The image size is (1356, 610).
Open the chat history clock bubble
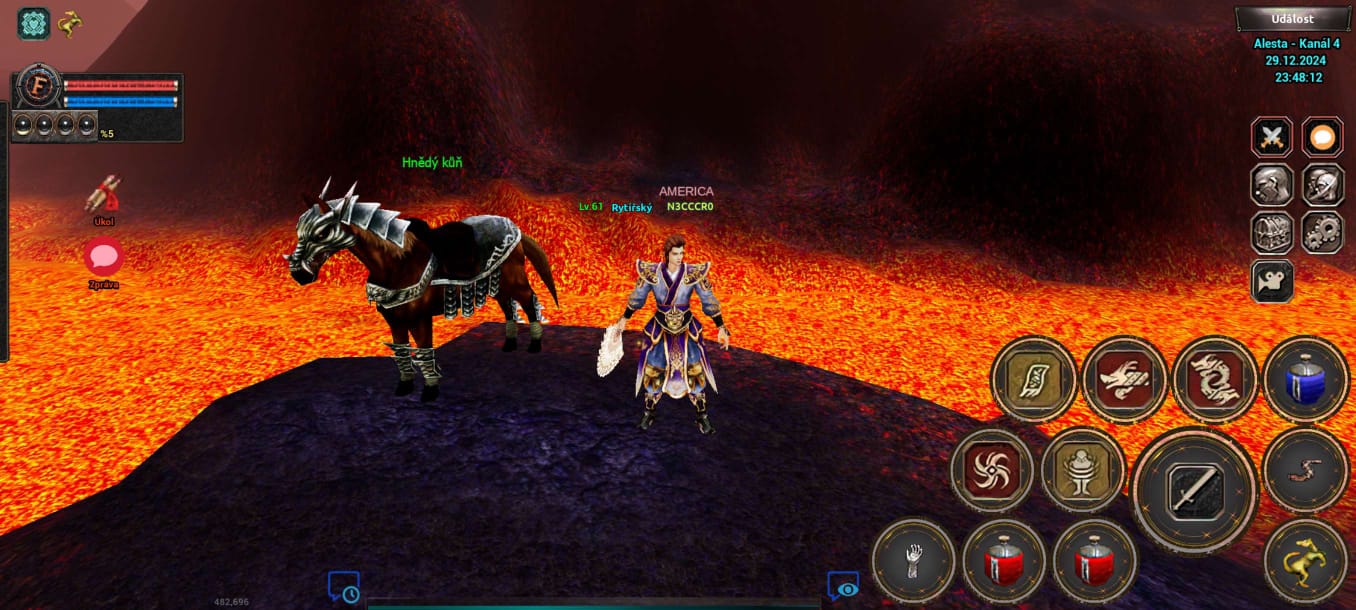(x=344, y=587)
